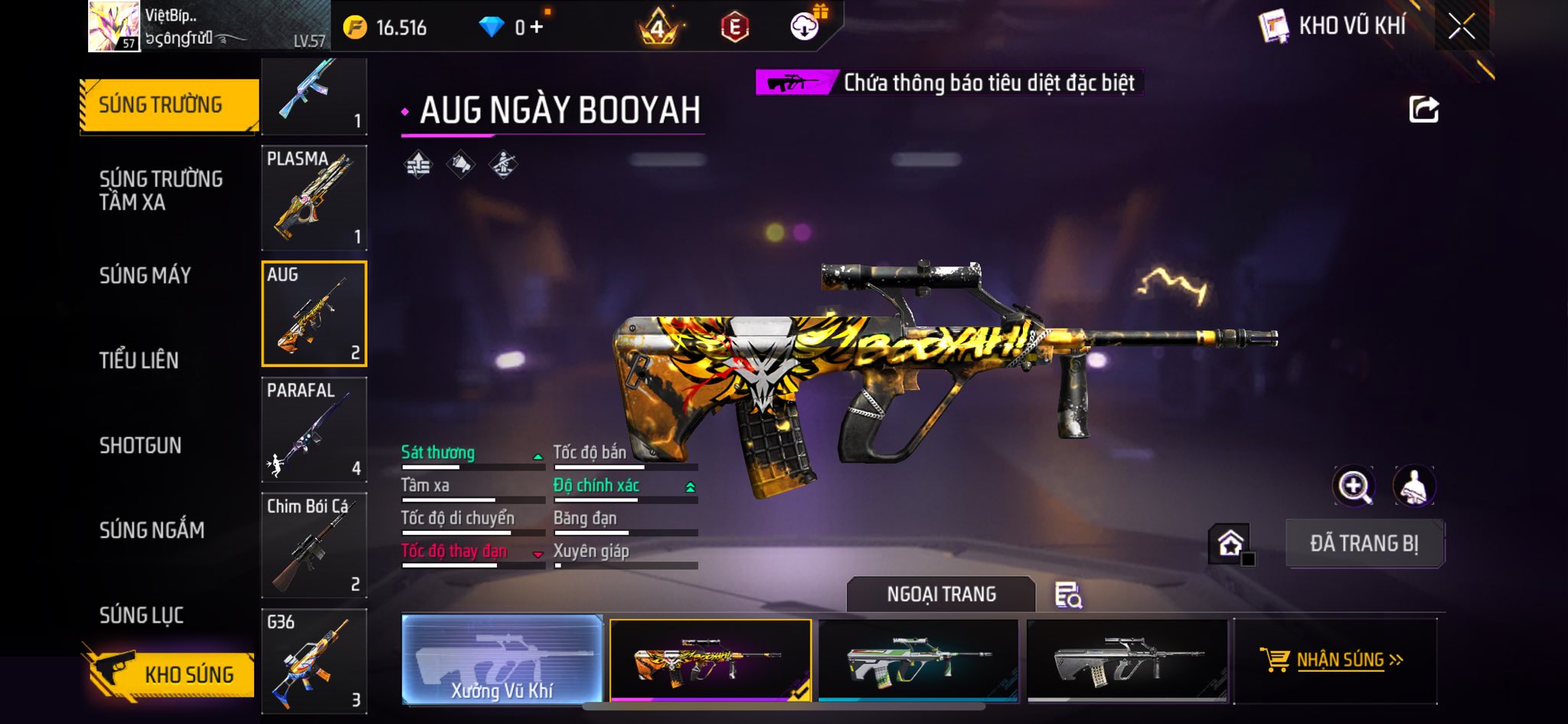
Task: Select the Súng Ngắm category
Action: click(x=152, y=529)
